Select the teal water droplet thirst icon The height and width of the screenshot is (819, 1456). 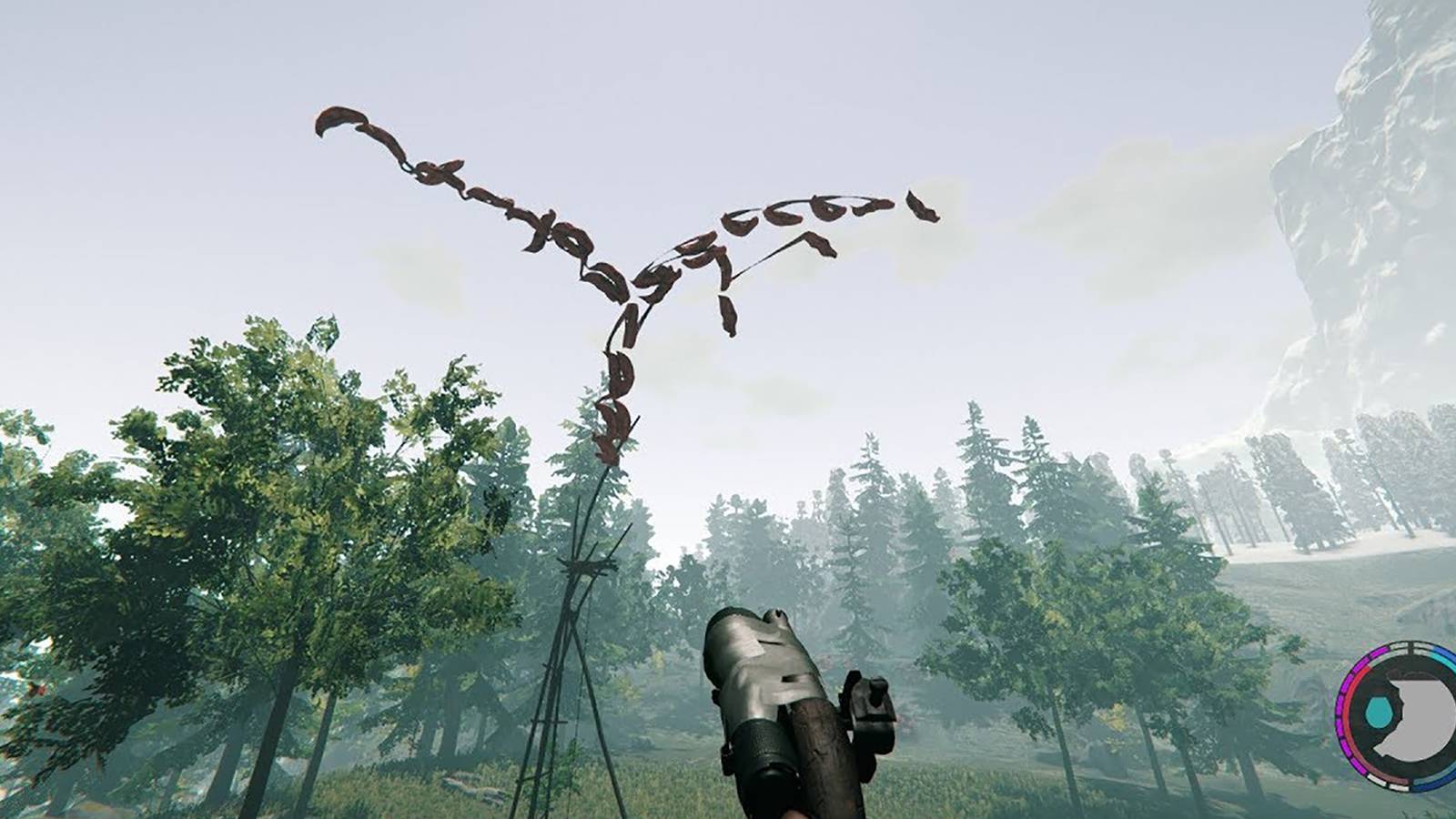pos(1380,713)
